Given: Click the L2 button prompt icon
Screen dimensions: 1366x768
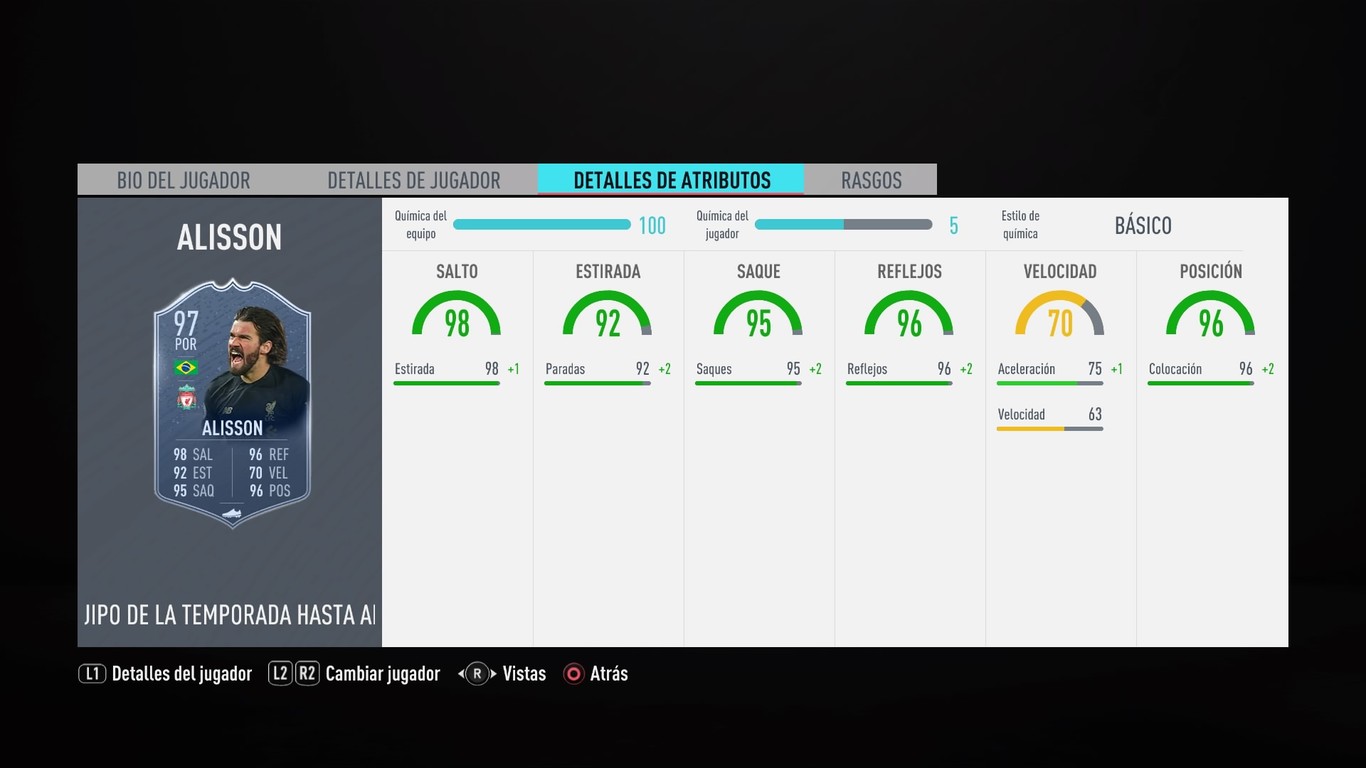Looking at the screenshot, I should pyautogui.click(x=282, y=673).
